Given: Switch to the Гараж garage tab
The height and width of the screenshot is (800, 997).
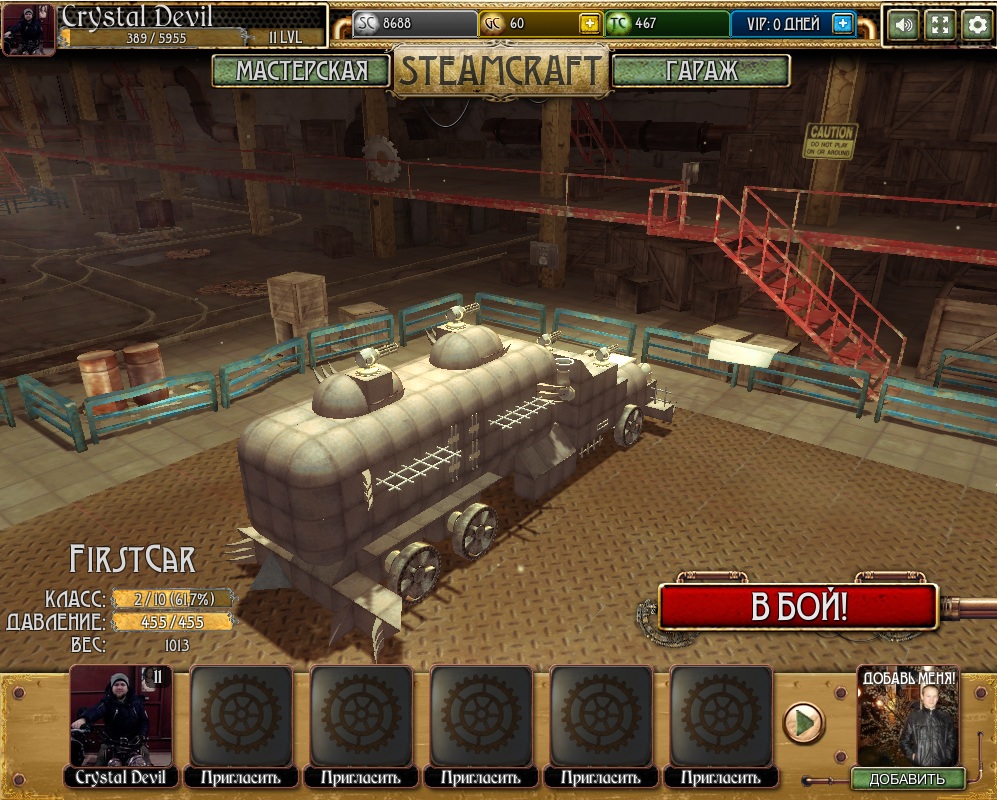Looking at the screenshot, I should pos(701,71).
